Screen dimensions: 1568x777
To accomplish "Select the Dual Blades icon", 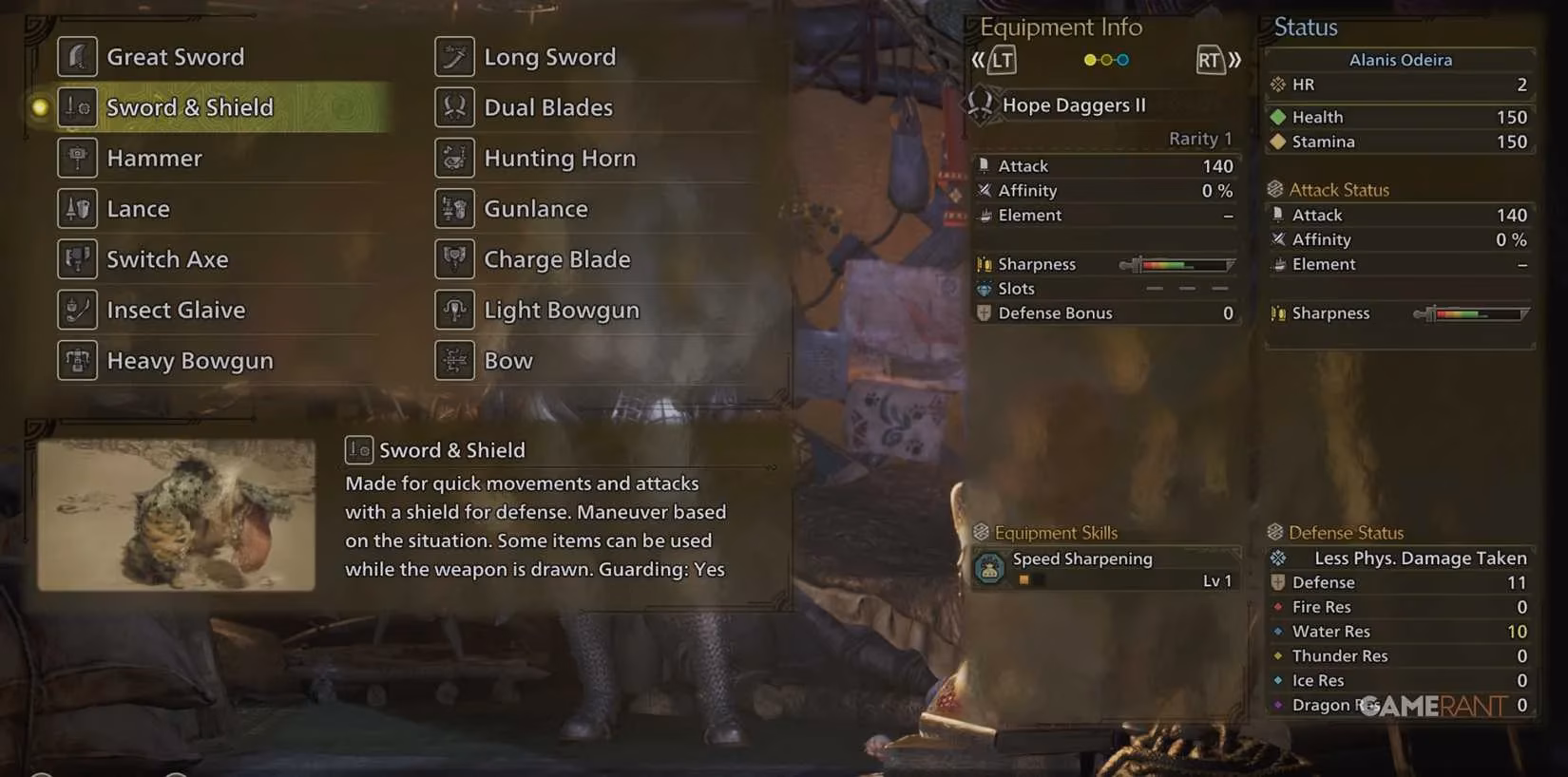I will point(454,106).
